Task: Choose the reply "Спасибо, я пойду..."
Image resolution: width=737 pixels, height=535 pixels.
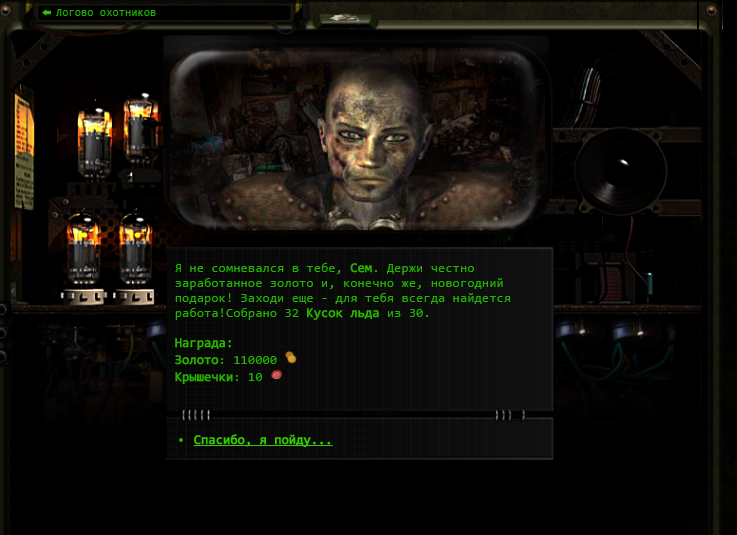Action: (262, 440)
